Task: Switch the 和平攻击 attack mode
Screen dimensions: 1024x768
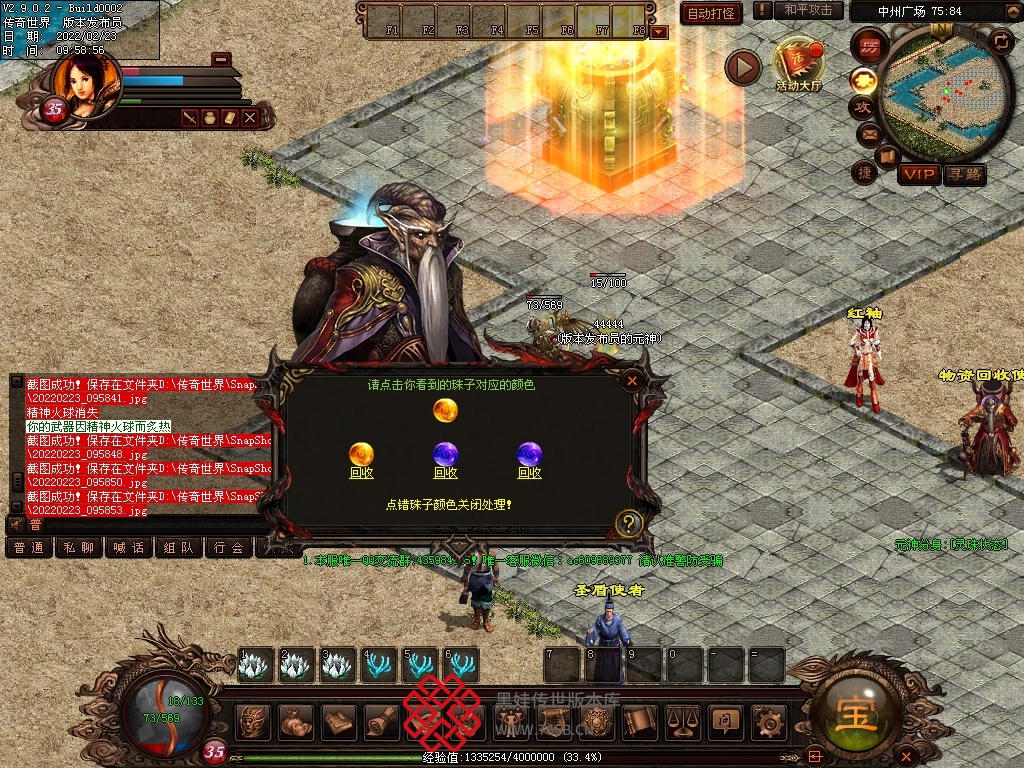Action: click(808, 10)
